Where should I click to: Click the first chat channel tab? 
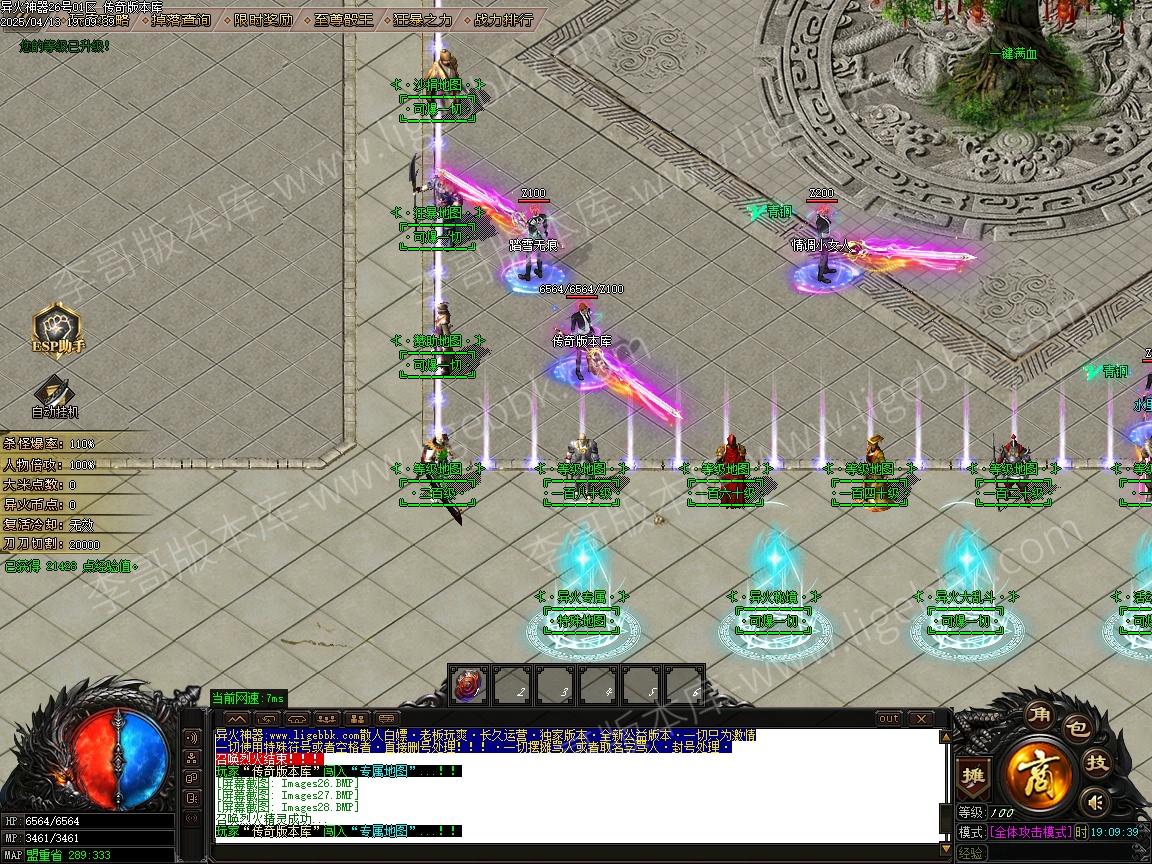click(x=237, y=719)
